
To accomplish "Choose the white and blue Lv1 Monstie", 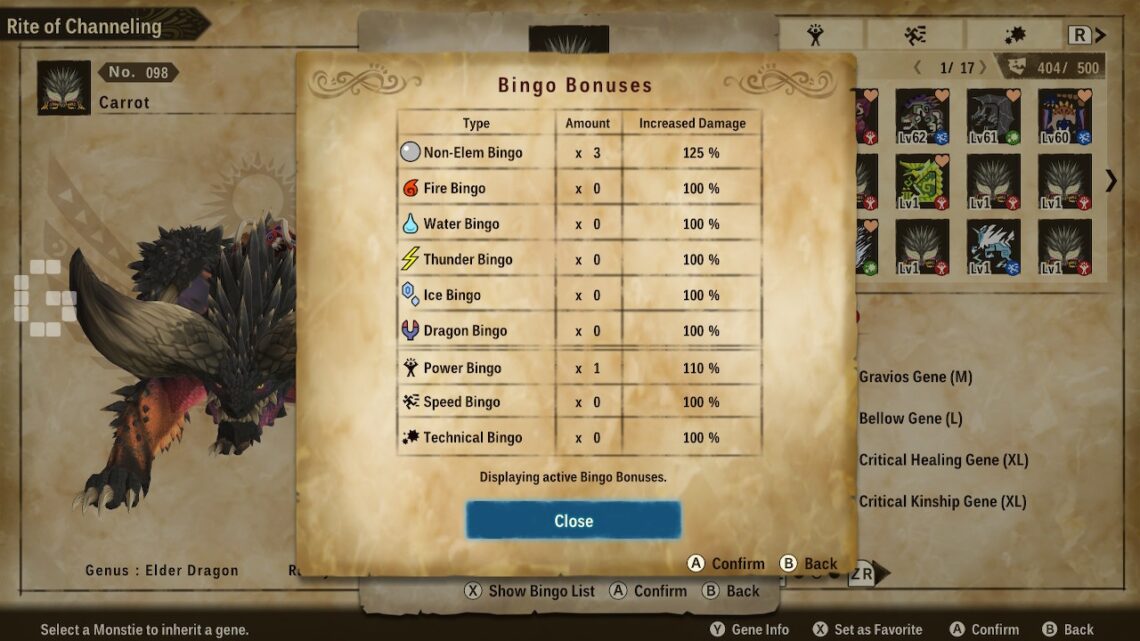I will click(993, 247).
